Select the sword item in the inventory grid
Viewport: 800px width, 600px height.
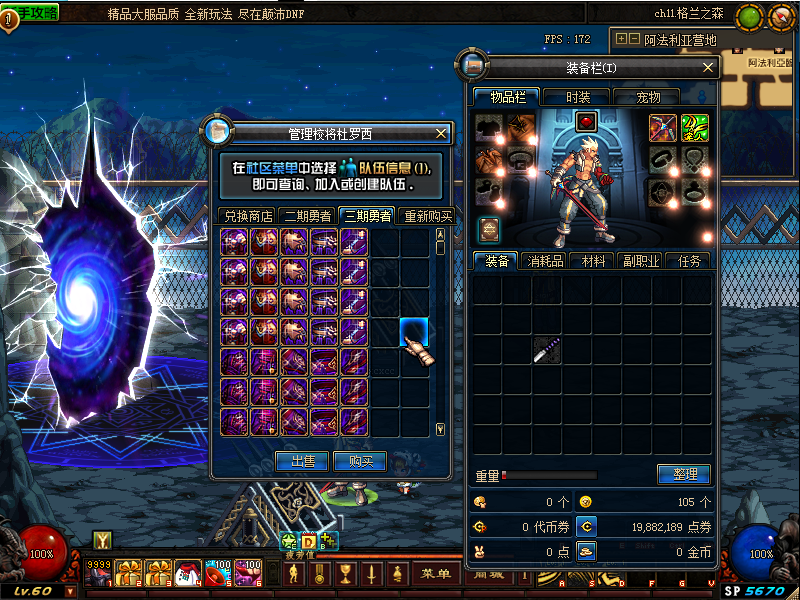pos(546,350)
